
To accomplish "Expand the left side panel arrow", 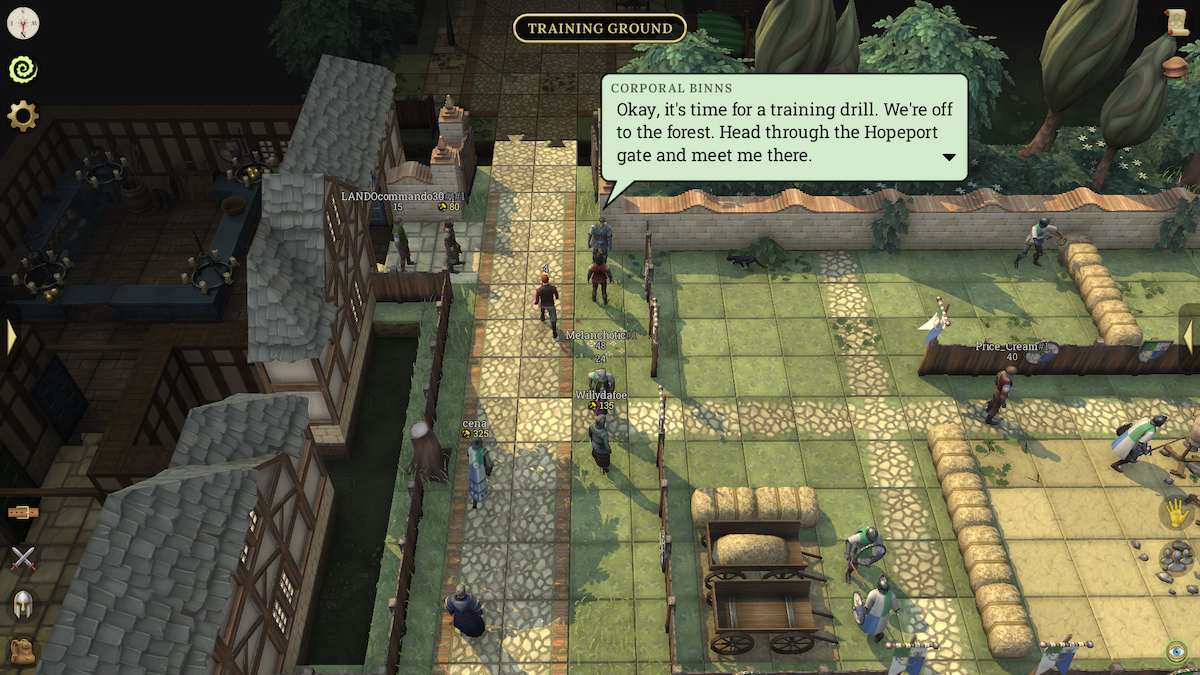I will pyautogui.click(x=11, y=336).
